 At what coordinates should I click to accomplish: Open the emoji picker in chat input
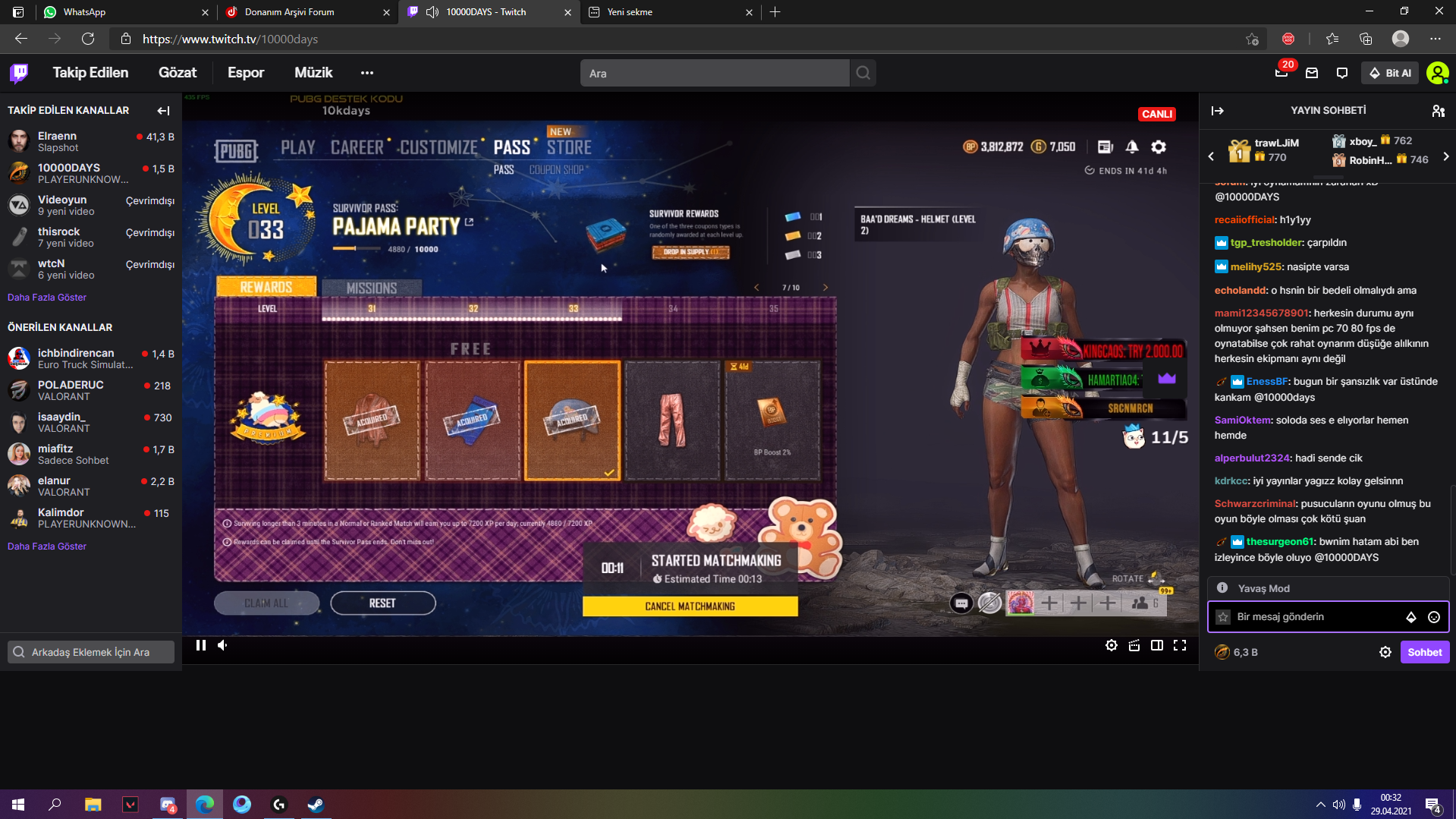coord(1435,617)
